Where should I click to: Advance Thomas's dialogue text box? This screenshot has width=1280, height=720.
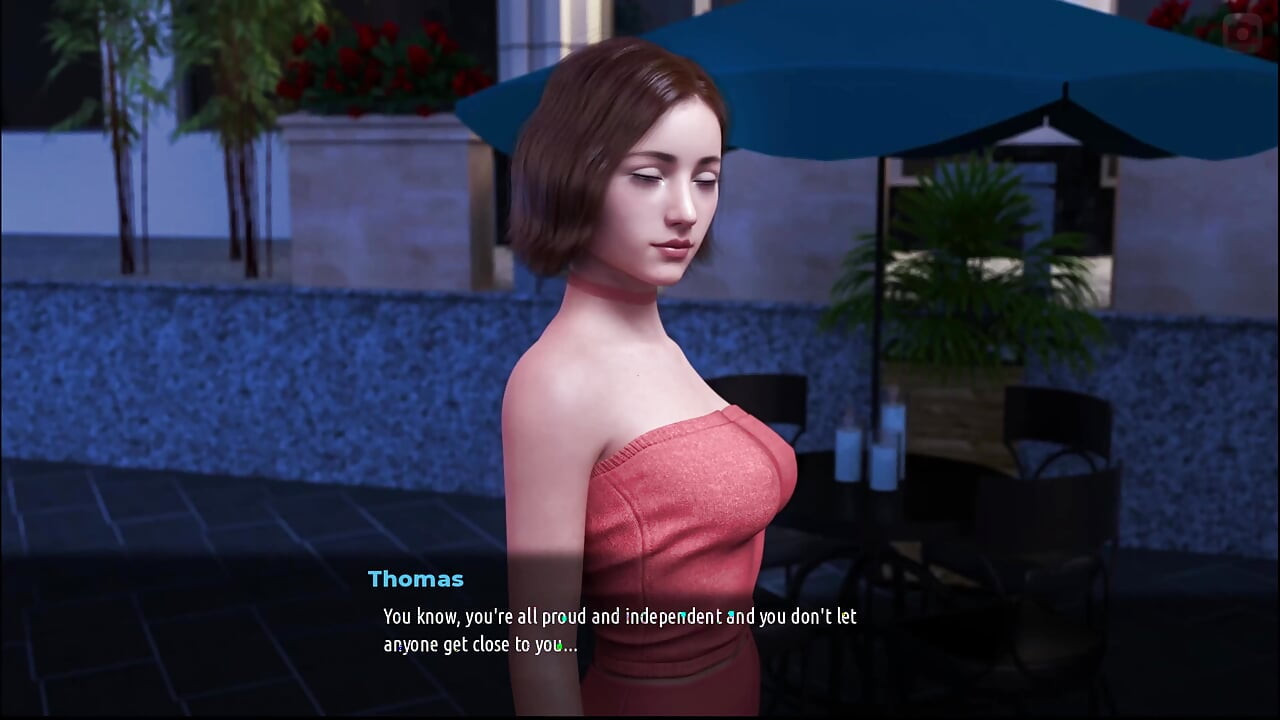620,630
